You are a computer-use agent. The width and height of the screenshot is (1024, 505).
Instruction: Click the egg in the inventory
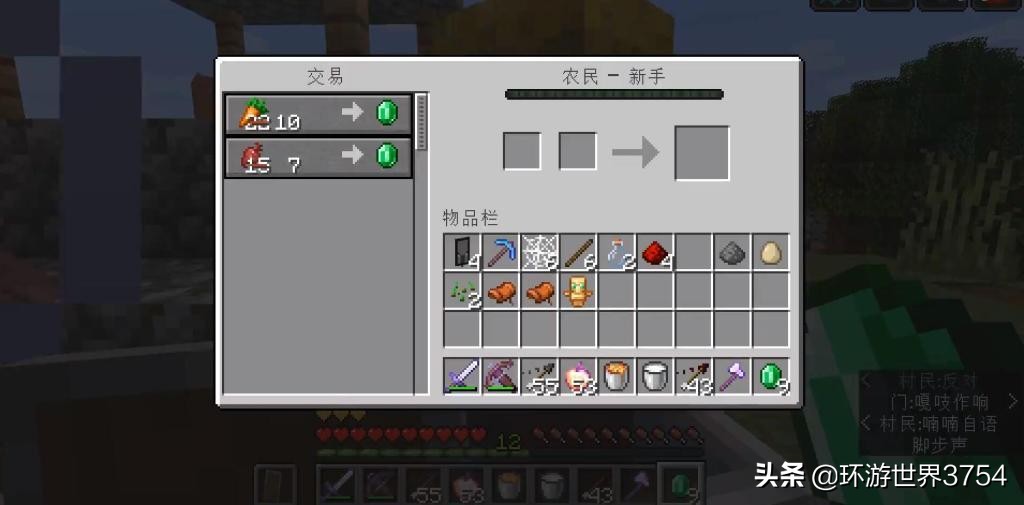[771, 253]
